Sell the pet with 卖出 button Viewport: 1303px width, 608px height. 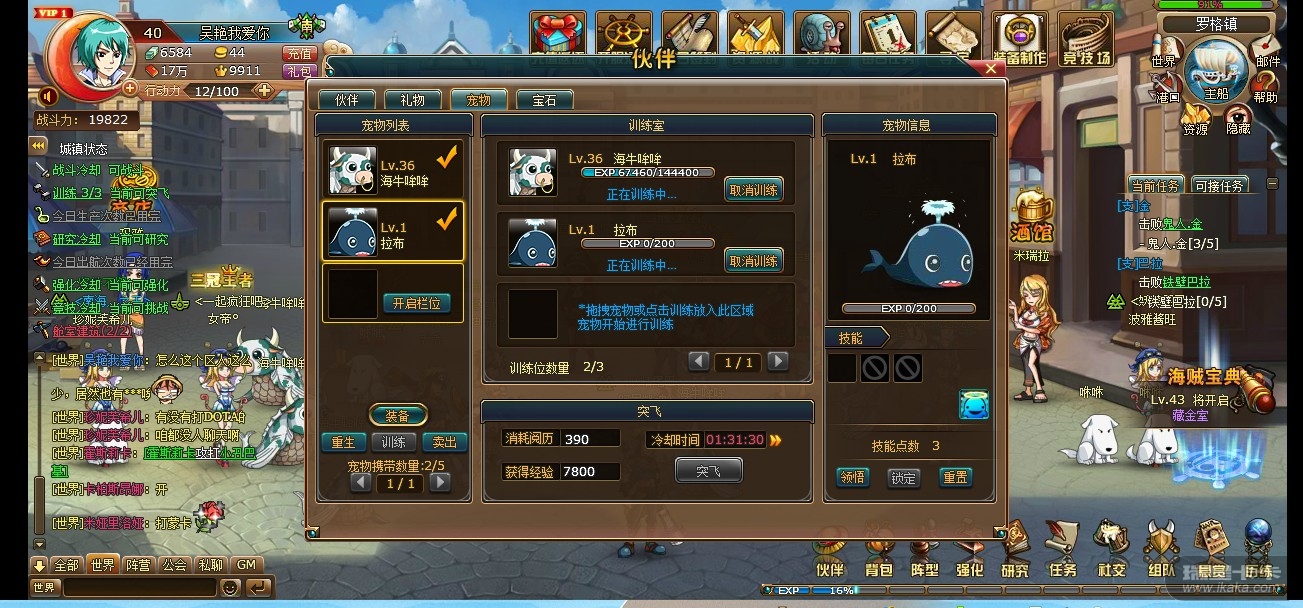pyautogui.click(x=443, y=442)
